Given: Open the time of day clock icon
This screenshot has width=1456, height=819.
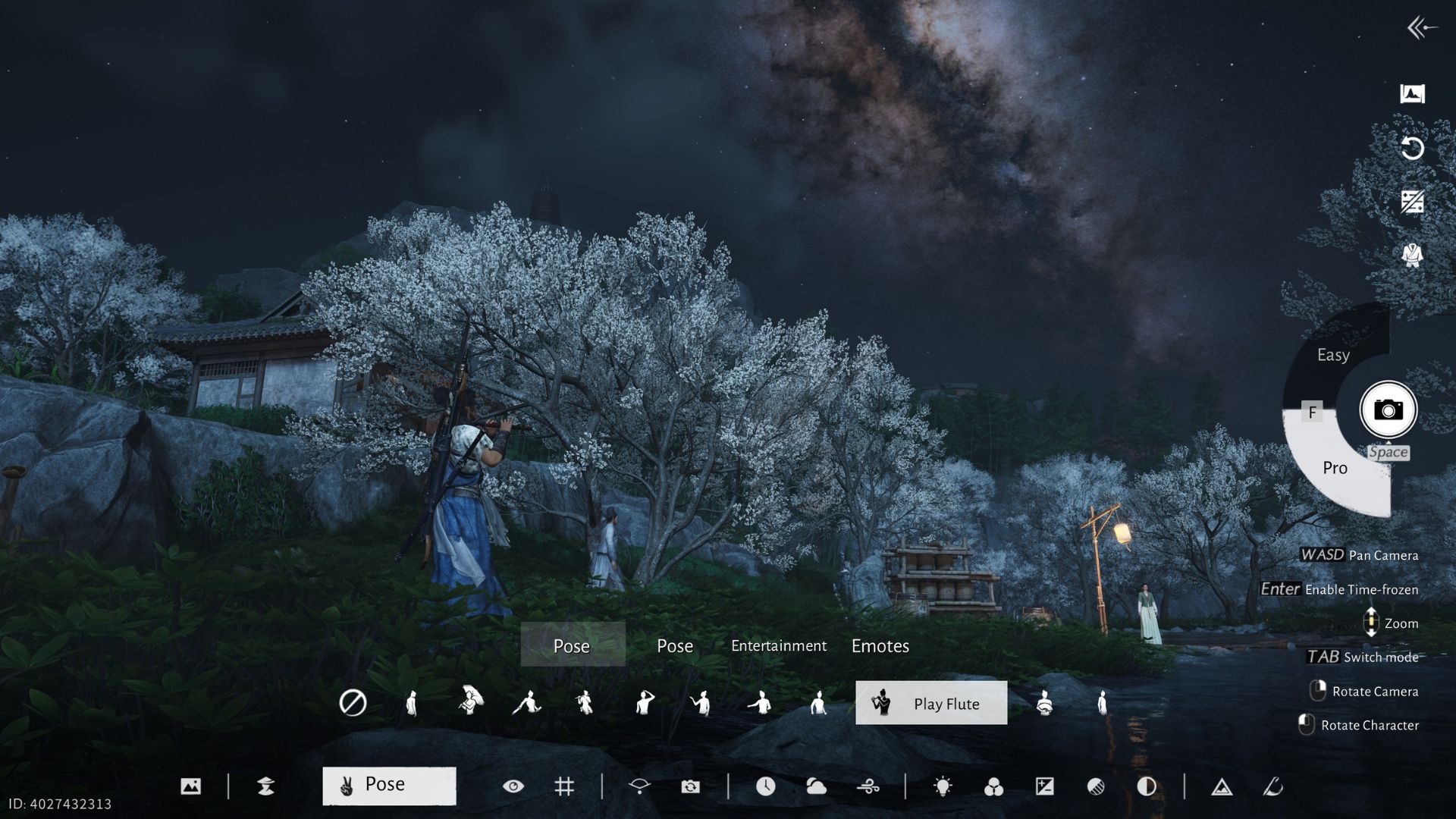Looking at the screenshot, I should pyautogui.click(x=766, y=787).
